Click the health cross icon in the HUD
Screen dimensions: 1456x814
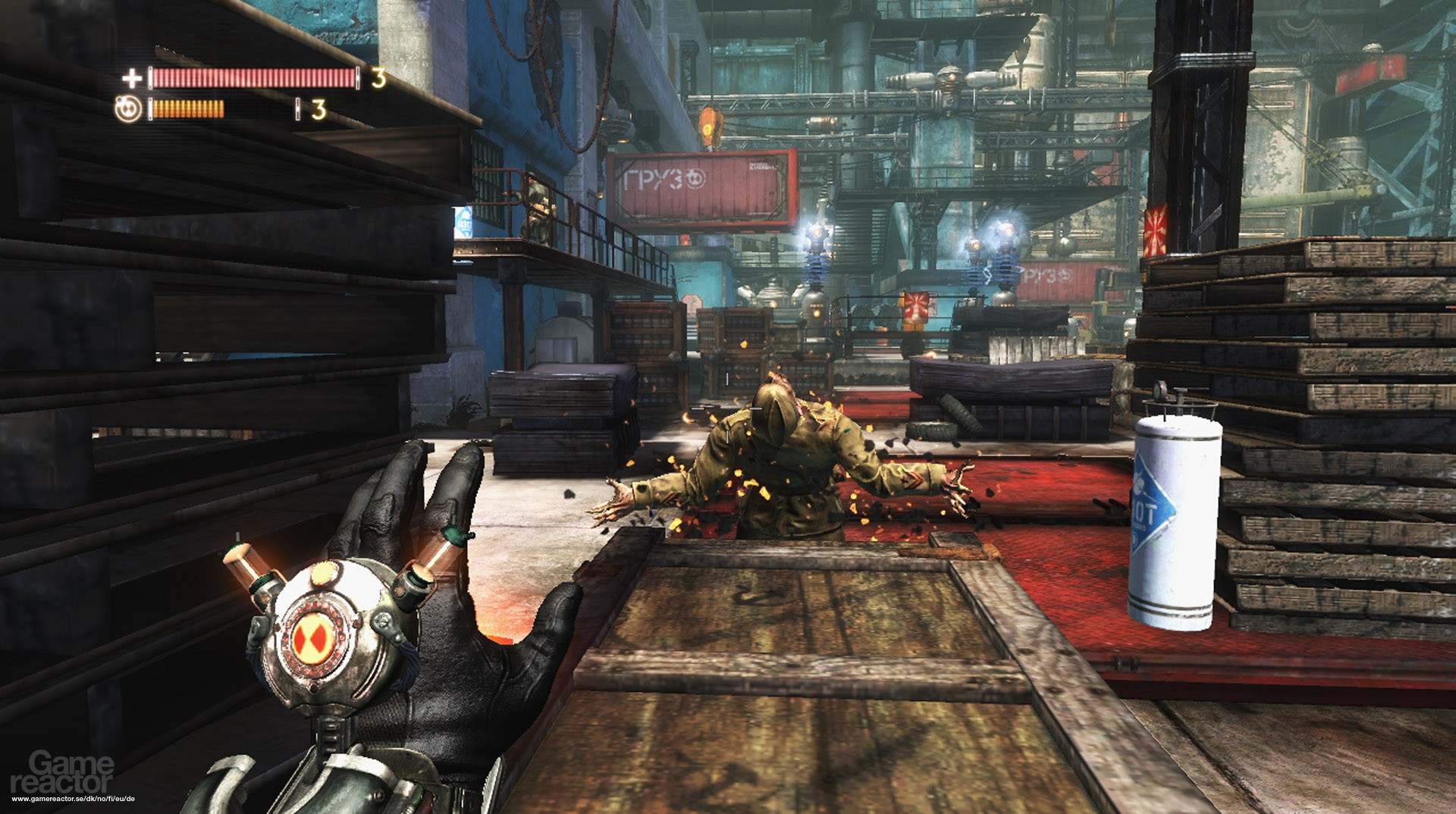click(133, 80)
